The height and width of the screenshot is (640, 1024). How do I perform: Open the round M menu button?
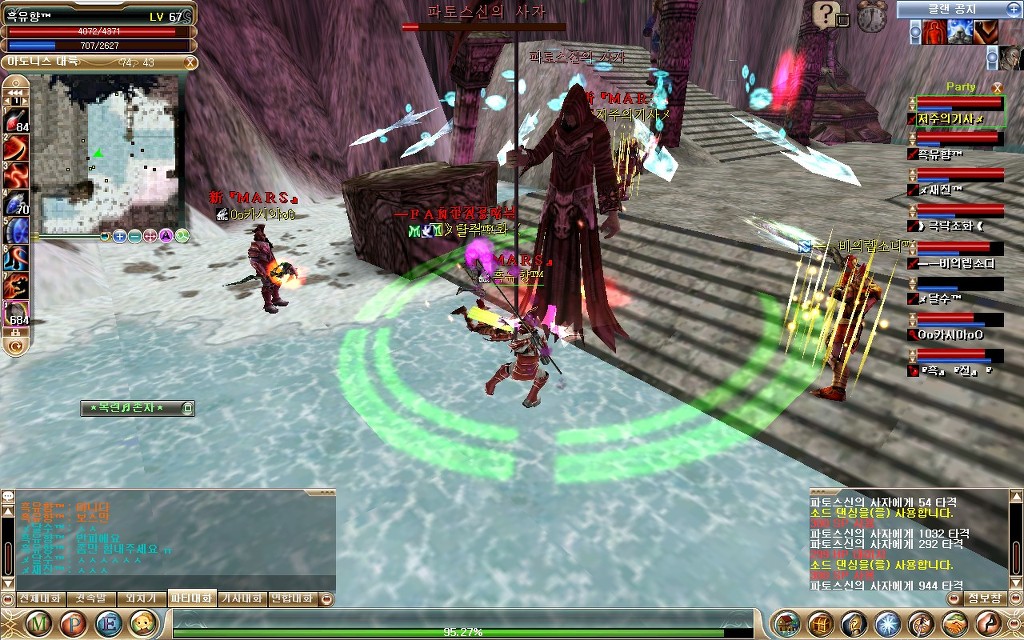pos(39,623)
